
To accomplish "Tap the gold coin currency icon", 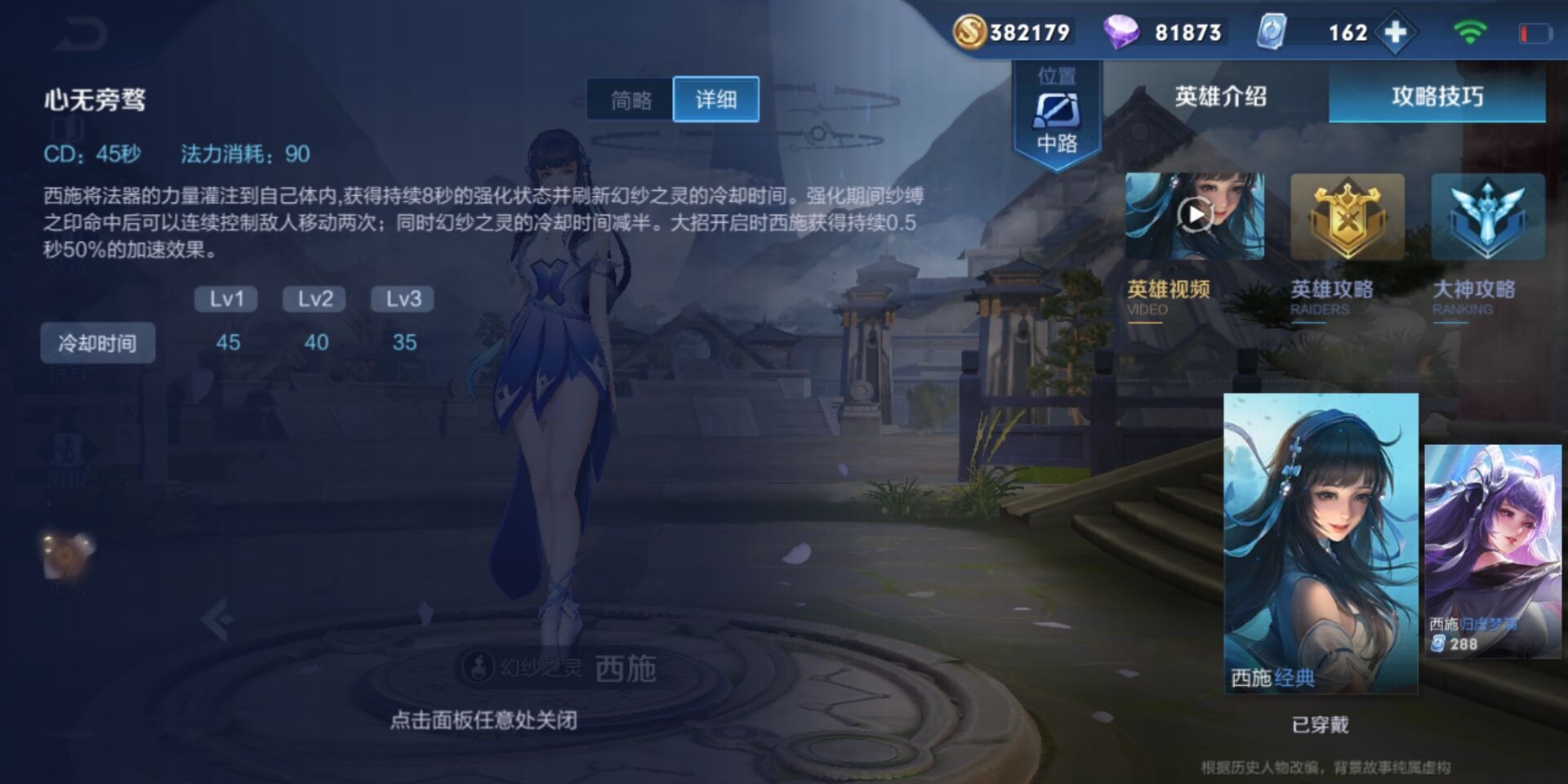I will pos(970,33).
